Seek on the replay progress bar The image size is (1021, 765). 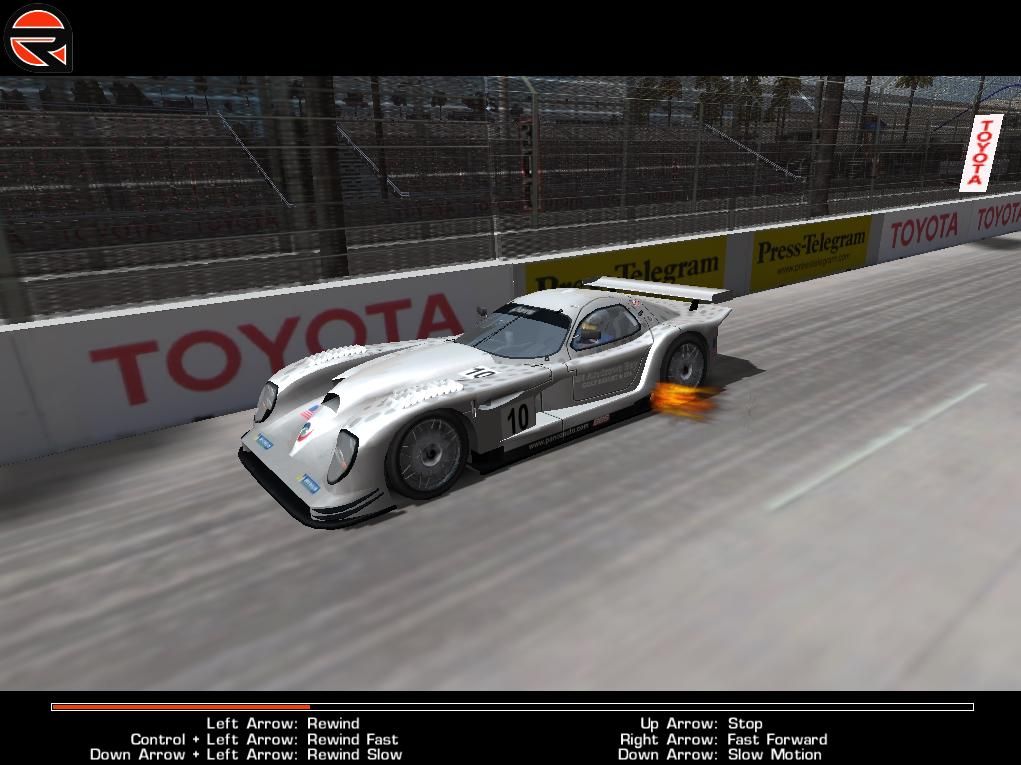512,707
